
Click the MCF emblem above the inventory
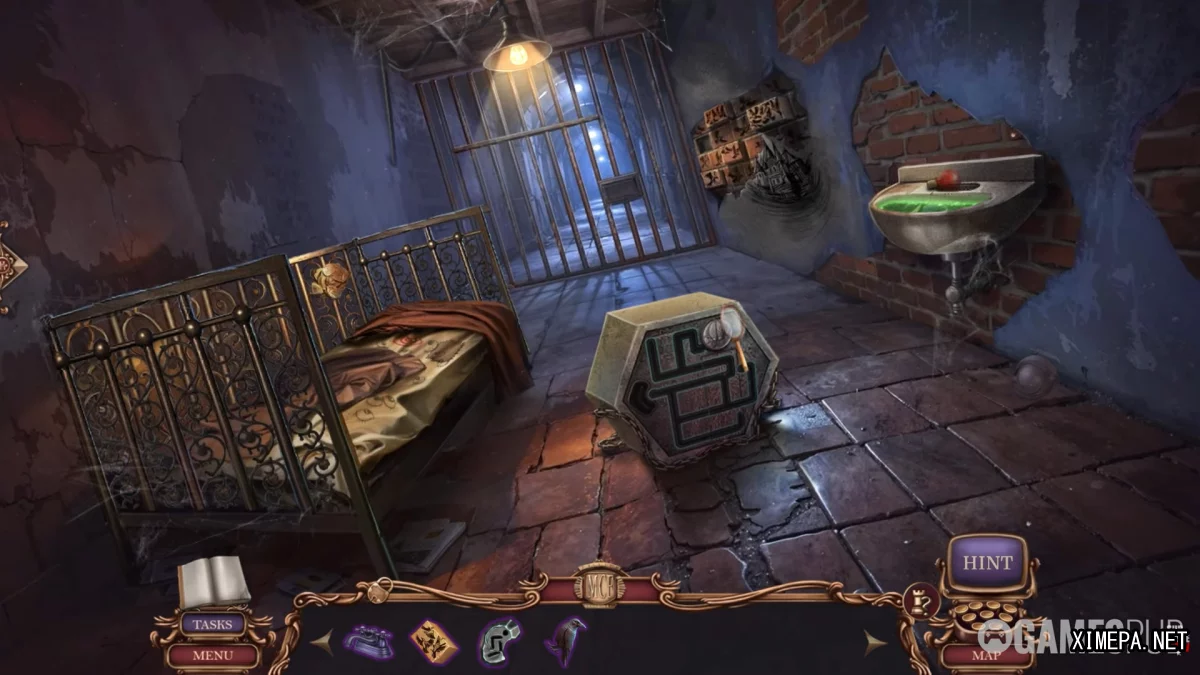point(599,585)
